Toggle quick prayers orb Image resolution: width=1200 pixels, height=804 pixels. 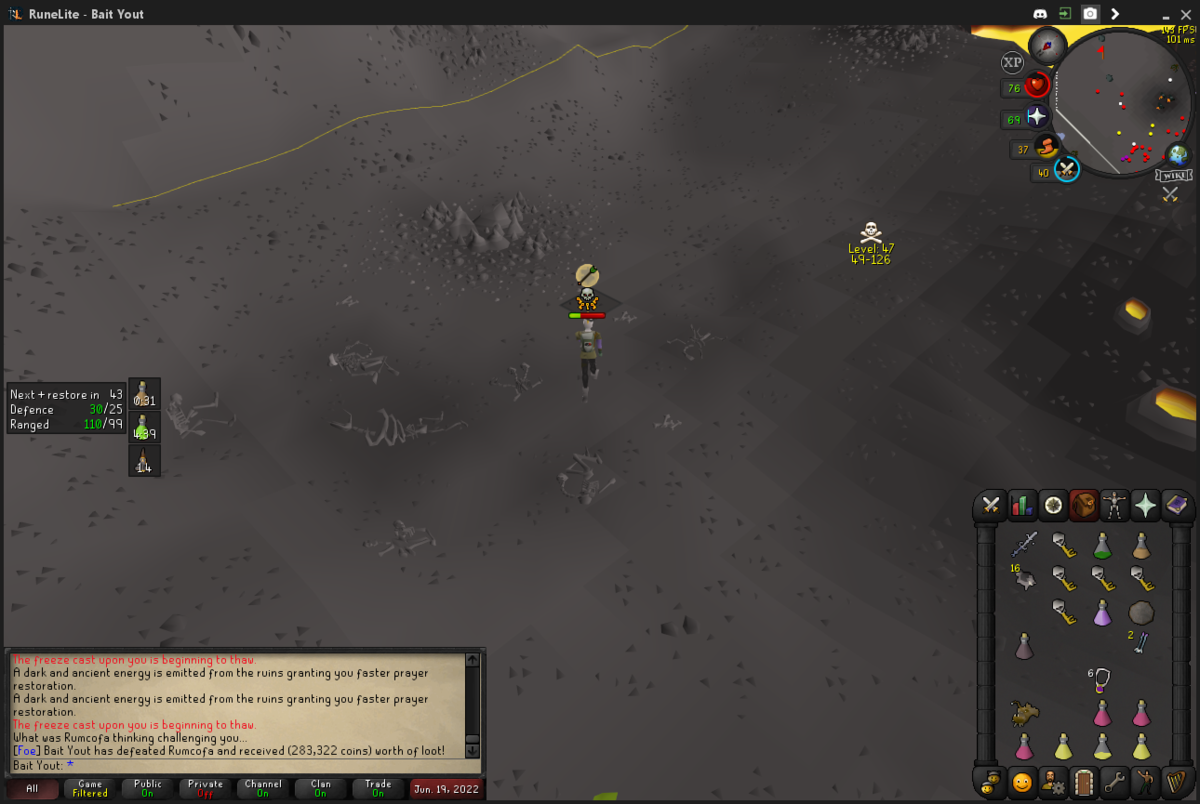point(1037,117)
